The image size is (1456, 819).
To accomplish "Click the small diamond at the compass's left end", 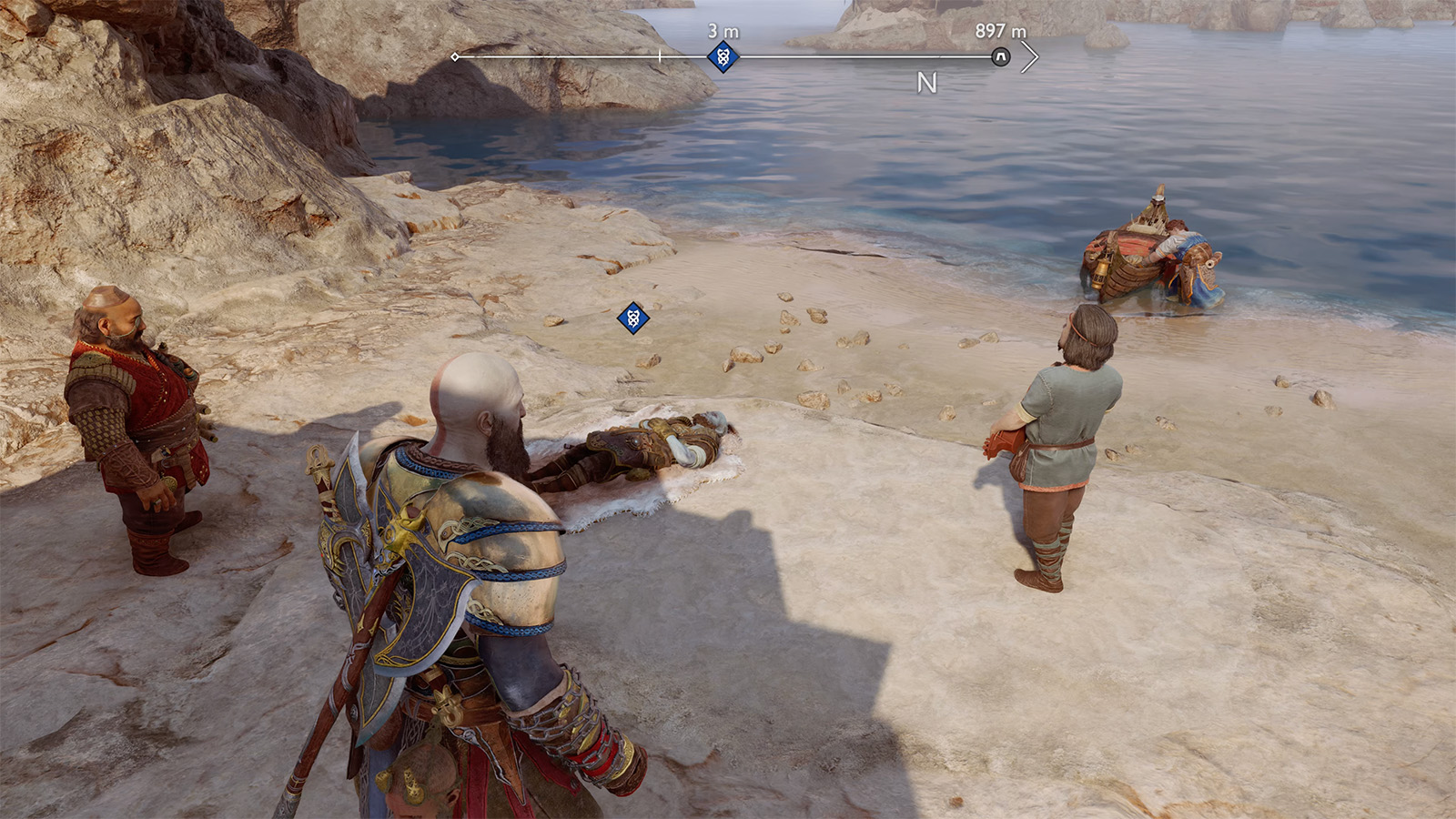I will point(455,56).
